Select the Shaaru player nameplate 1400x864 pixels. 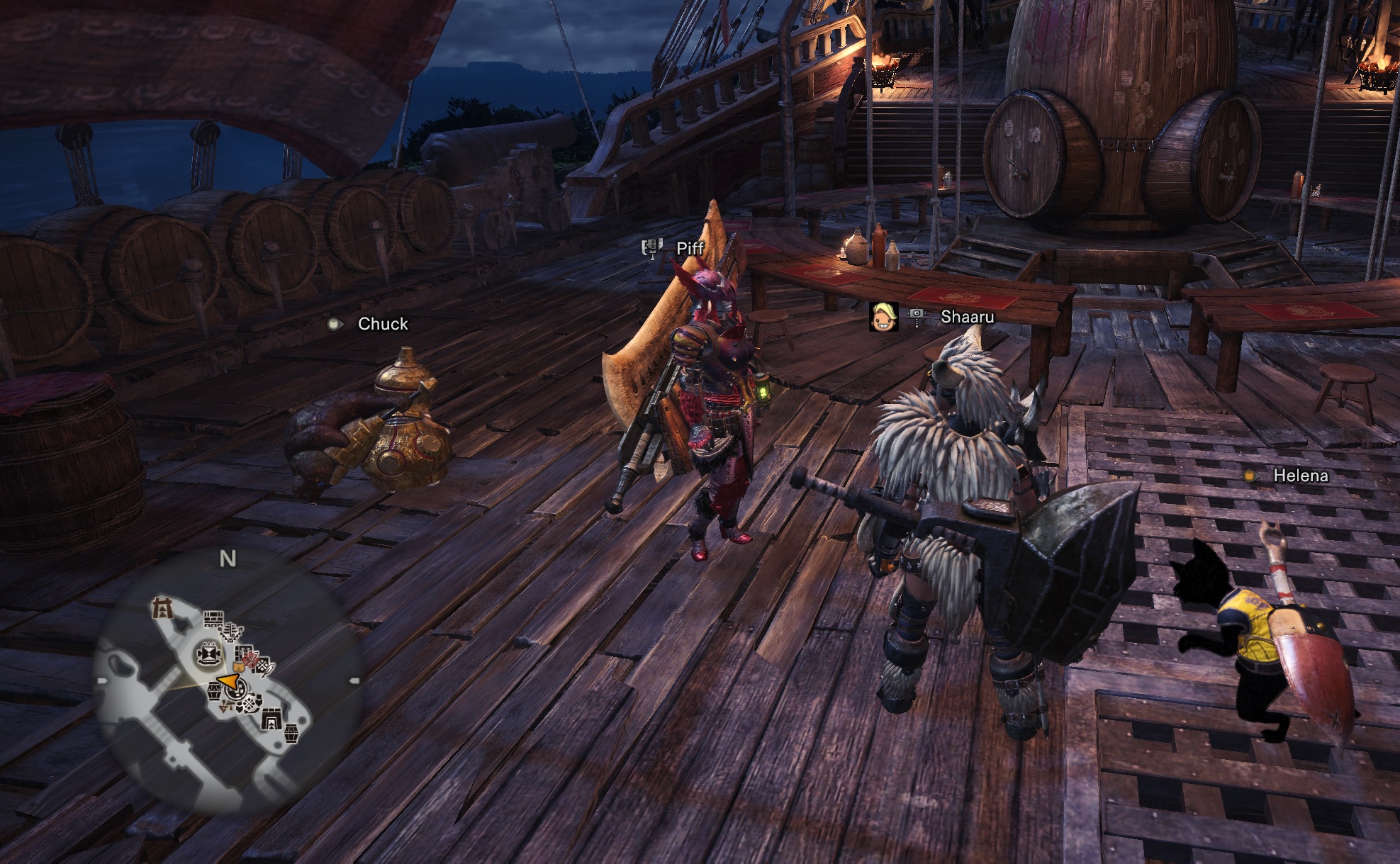(967, 317)
